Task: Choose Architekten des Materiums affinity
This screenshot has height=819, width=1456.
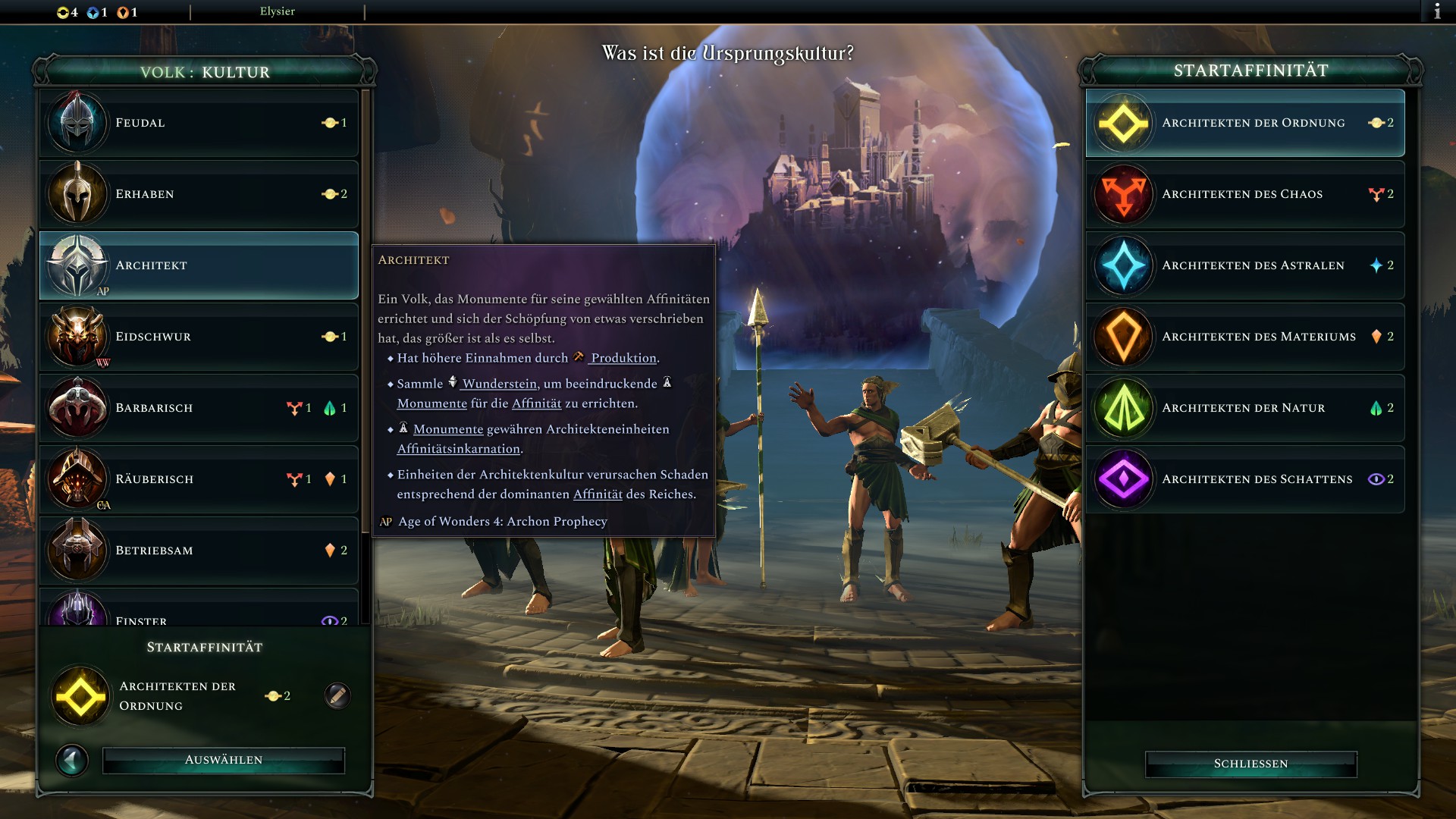Action: tap(1245, 337)
